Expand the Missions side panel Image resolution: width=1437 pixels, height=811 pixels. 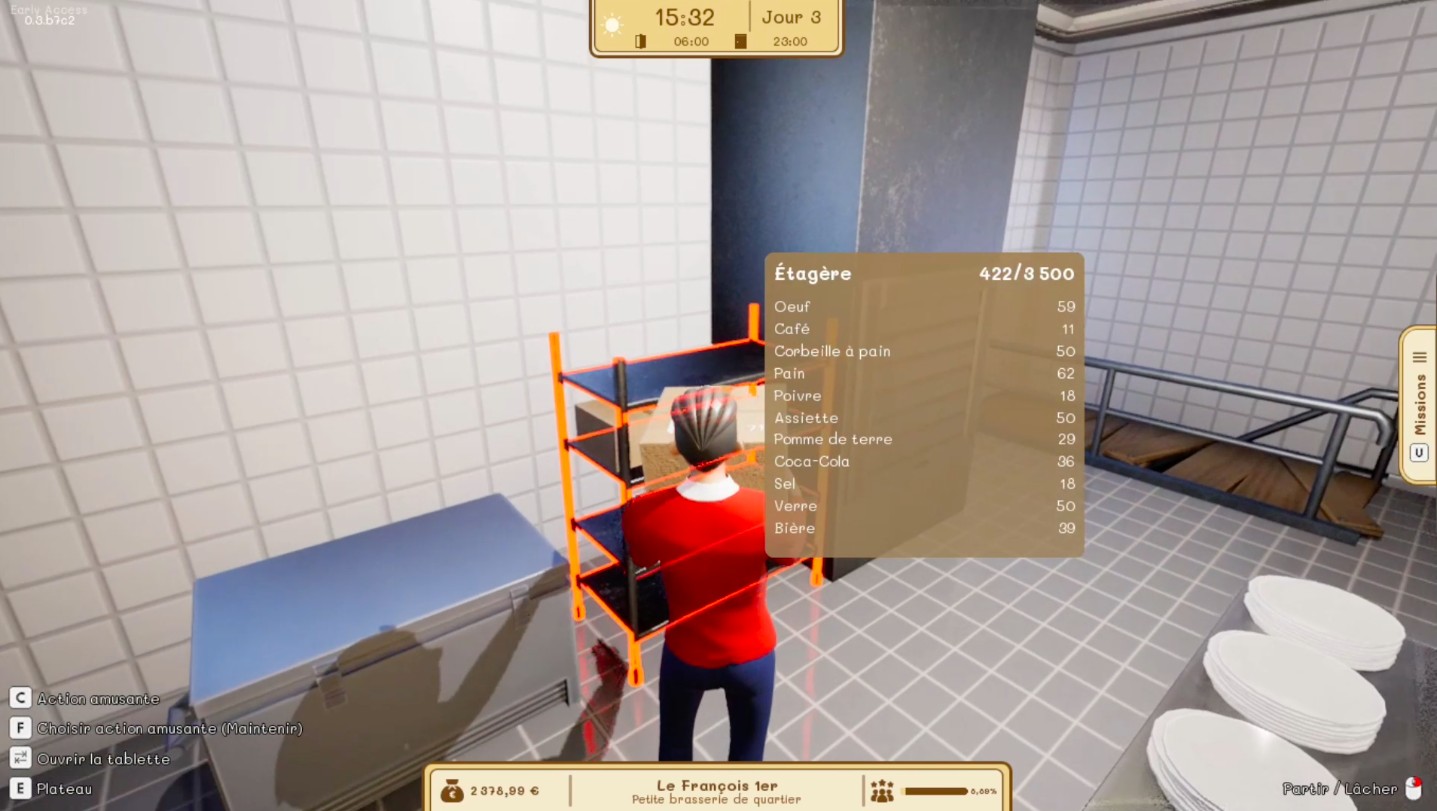[1419, 404]
